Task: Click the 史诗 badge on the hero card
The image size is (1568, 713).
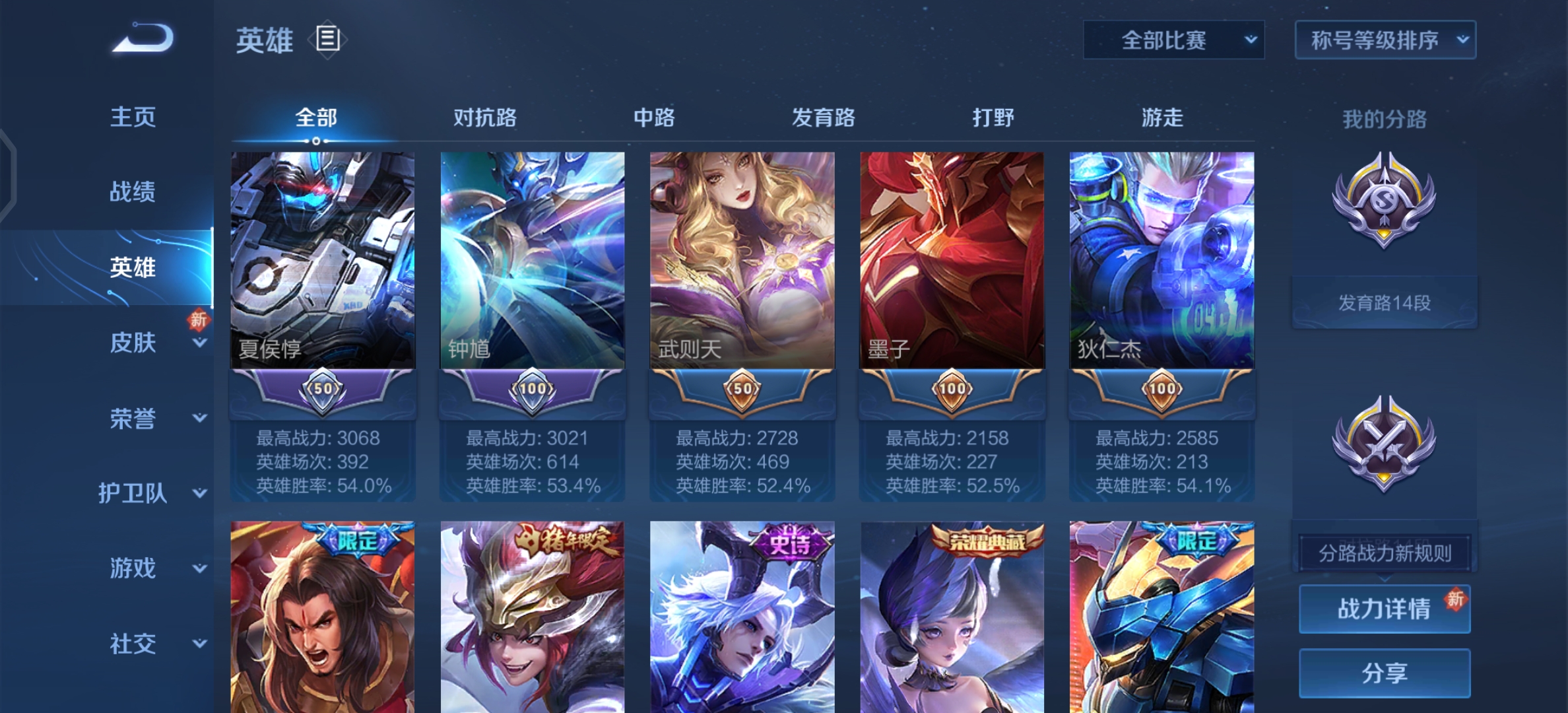Action: [x=790, y=545]
